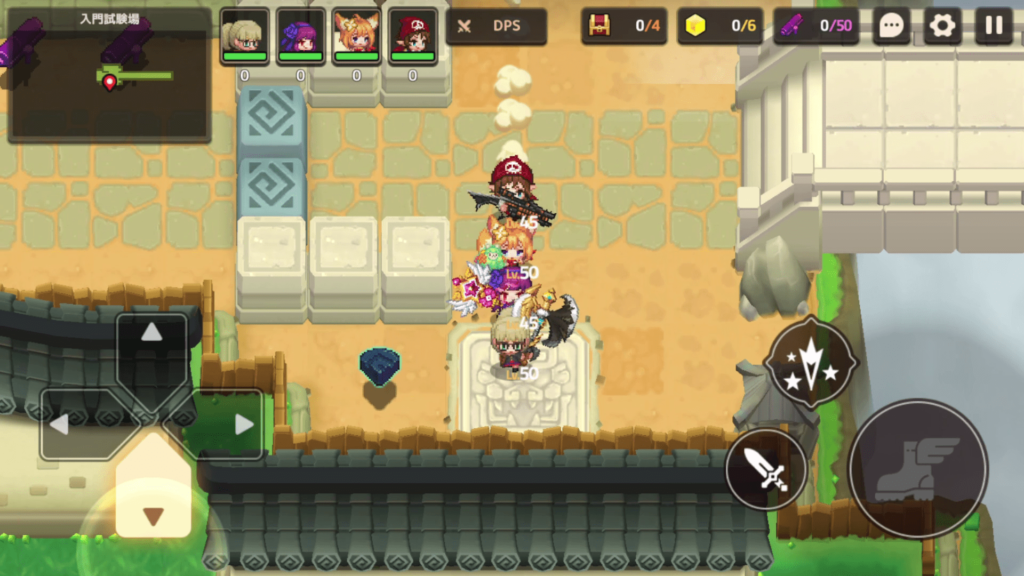Toggle the DPS meter button
This screenshot has height=576, width=1024.
(x=496, y=26)
